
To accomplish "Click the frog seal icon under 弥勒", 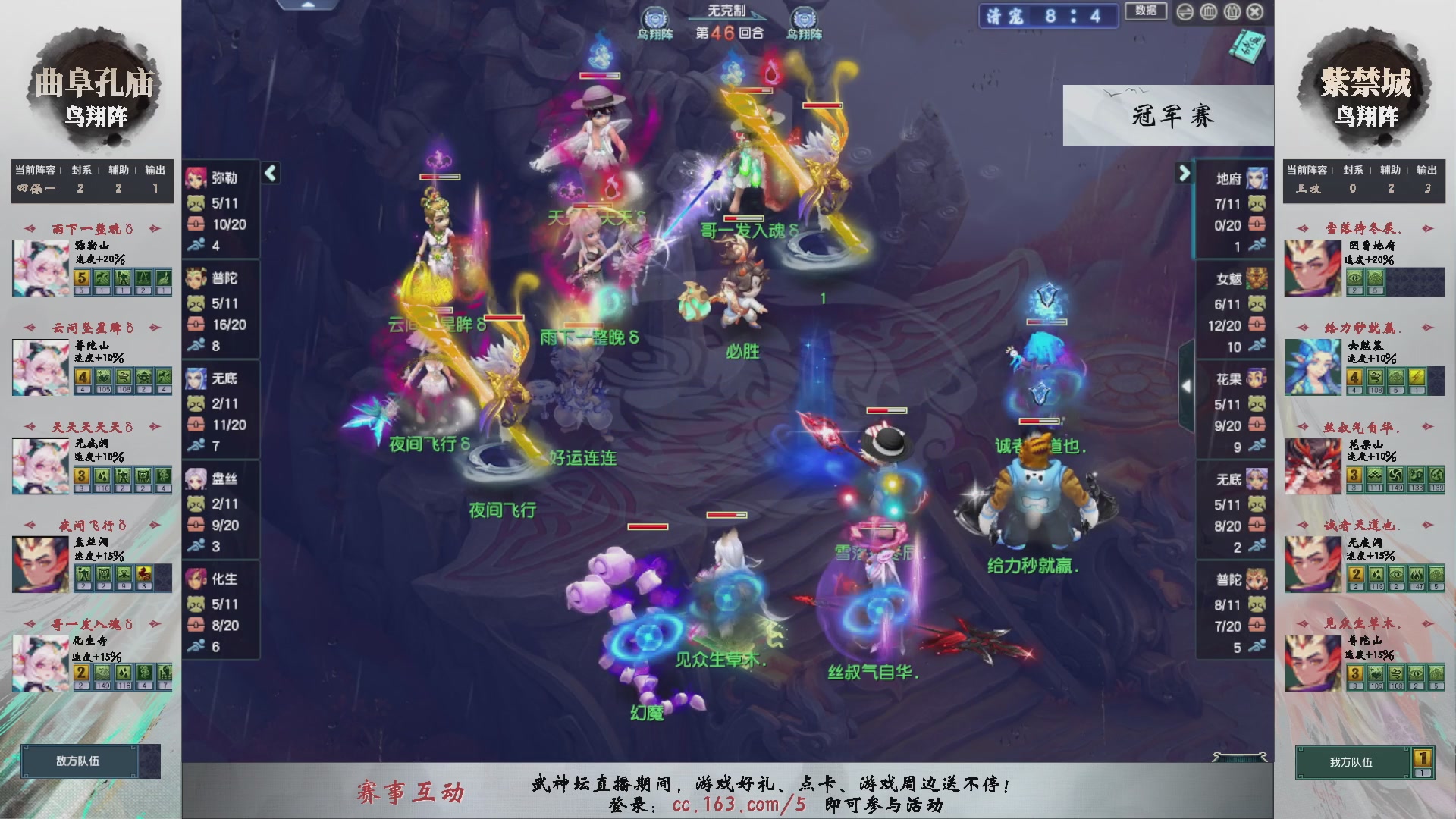I will [x=196, y=203].
